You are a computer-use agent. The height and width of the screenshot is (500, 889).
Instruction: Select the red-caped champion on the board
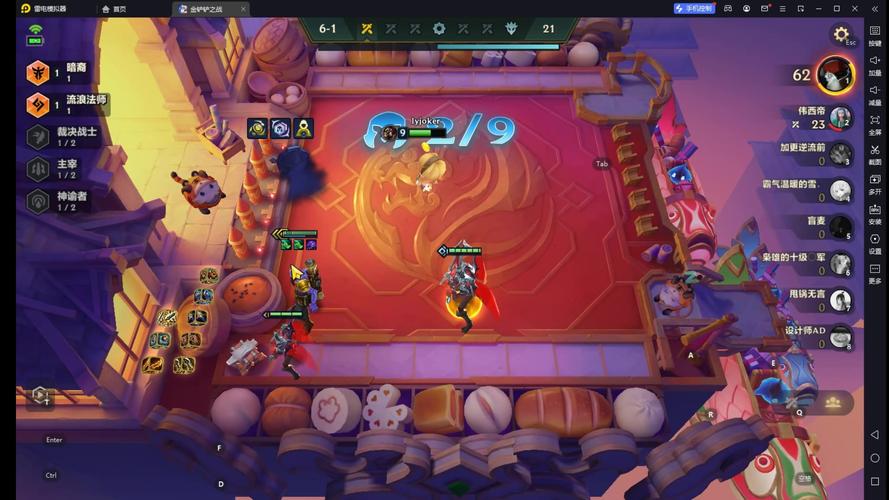tap(461, 285)
